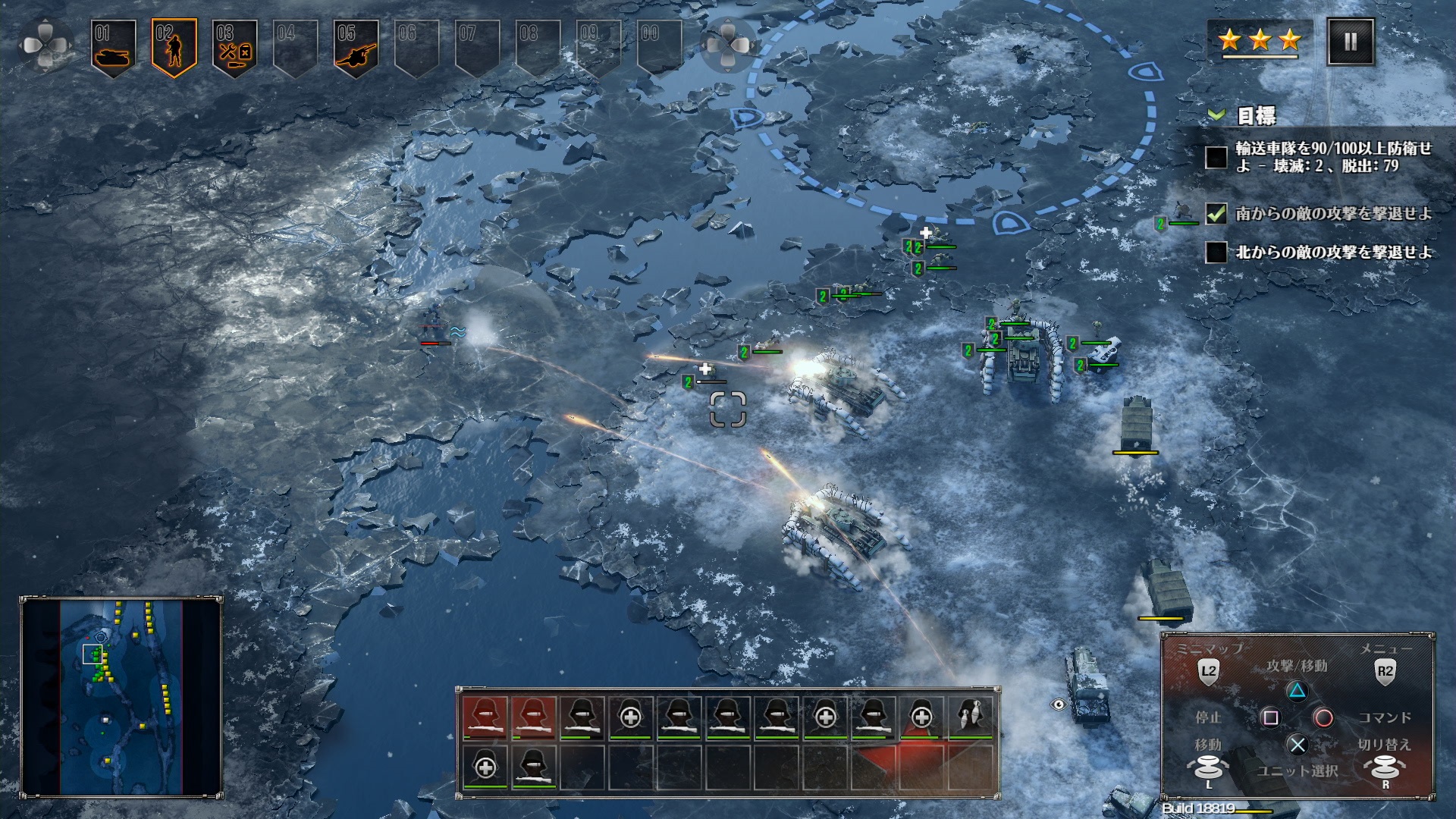Pick the medic portrait in the bottom row

(485, 767)
